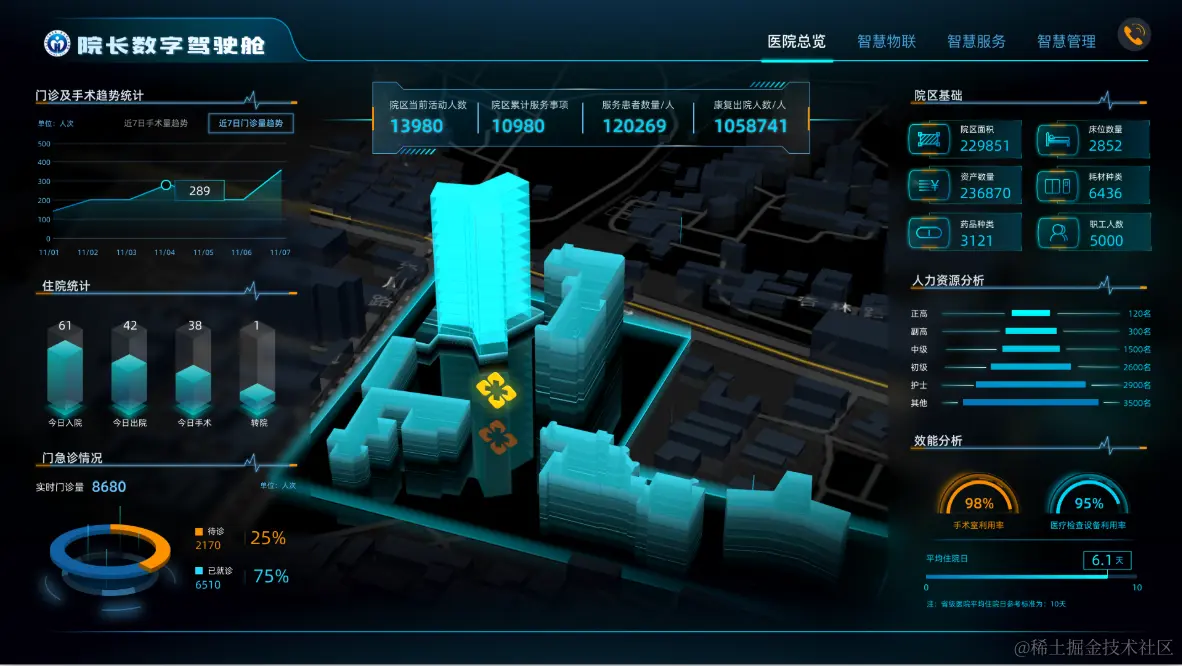Click the 手术室利用率 98% gauge
Viewport: 1182px width, 666px height.
979,501
